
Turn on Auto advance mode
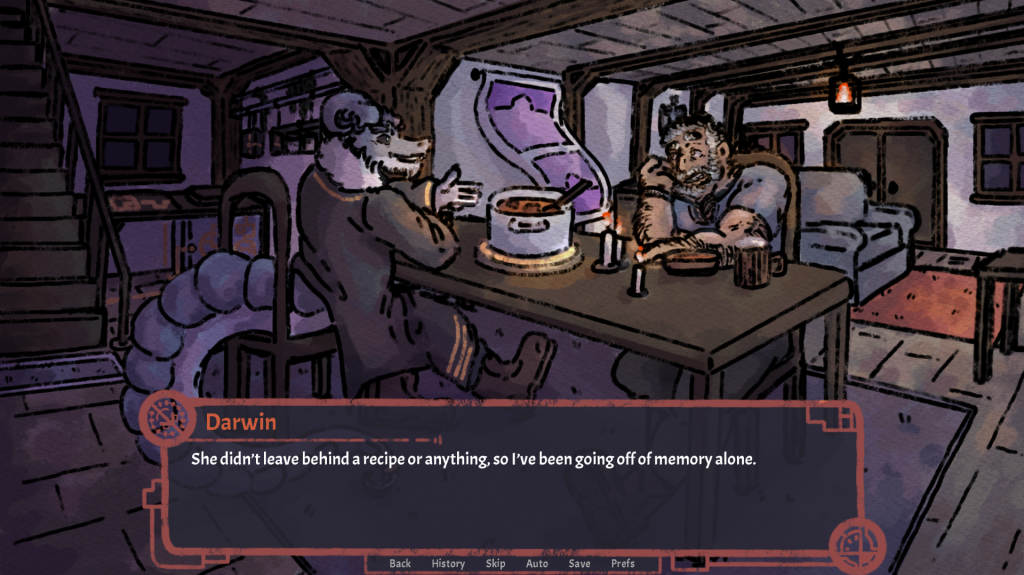click(537, 563)
